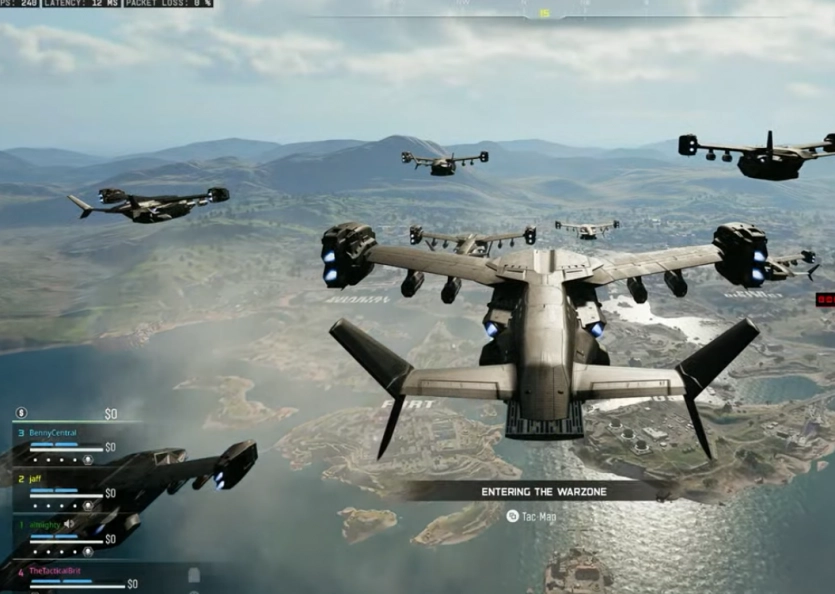Select squad member jaff's row
Image resolution: width=835 pixels, height=594 pixels.
(x=36, y=479)
